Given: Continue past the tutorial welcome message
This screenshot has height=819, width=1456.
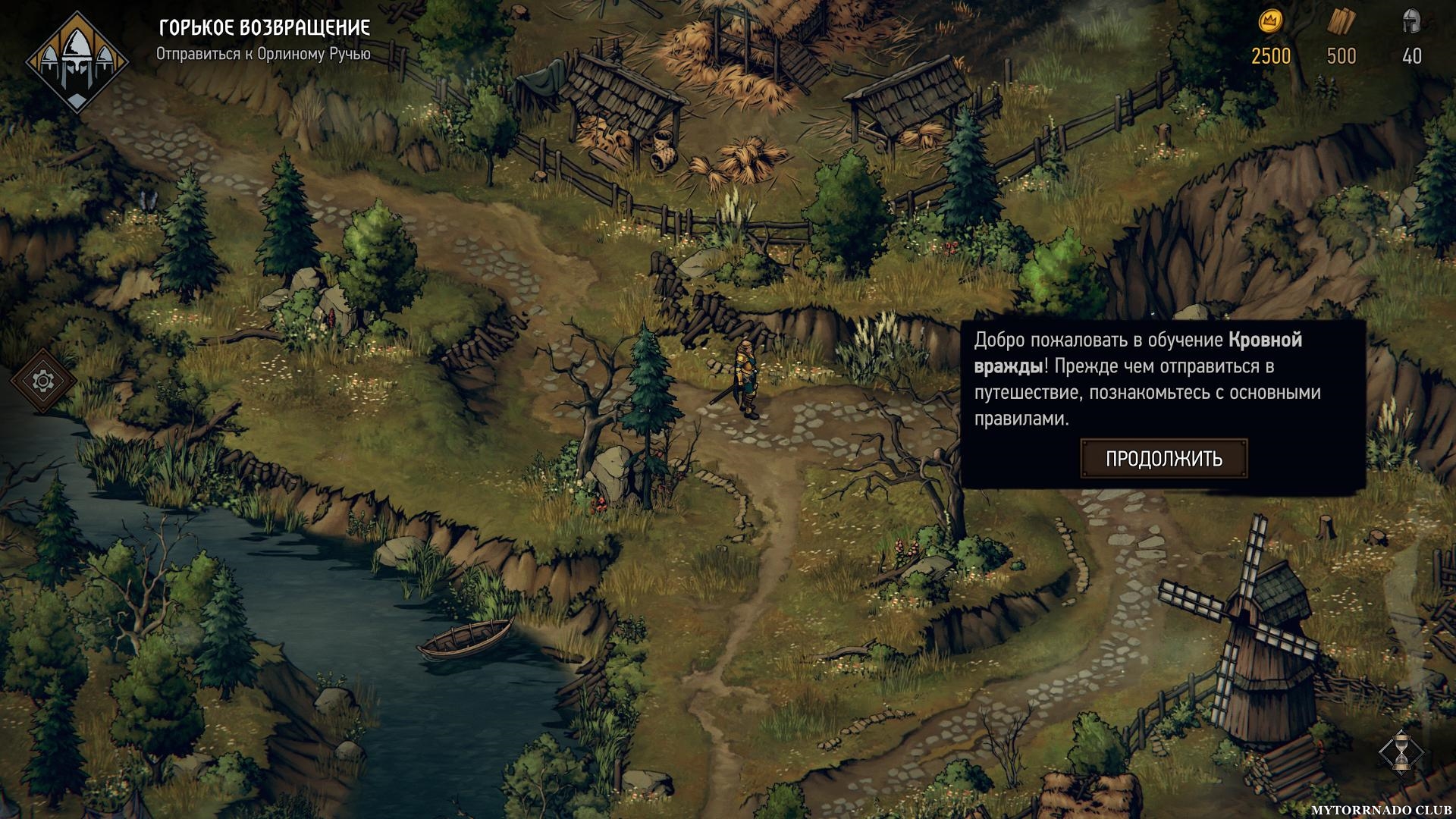Looking at the screenshot, I should (1163, 459).
